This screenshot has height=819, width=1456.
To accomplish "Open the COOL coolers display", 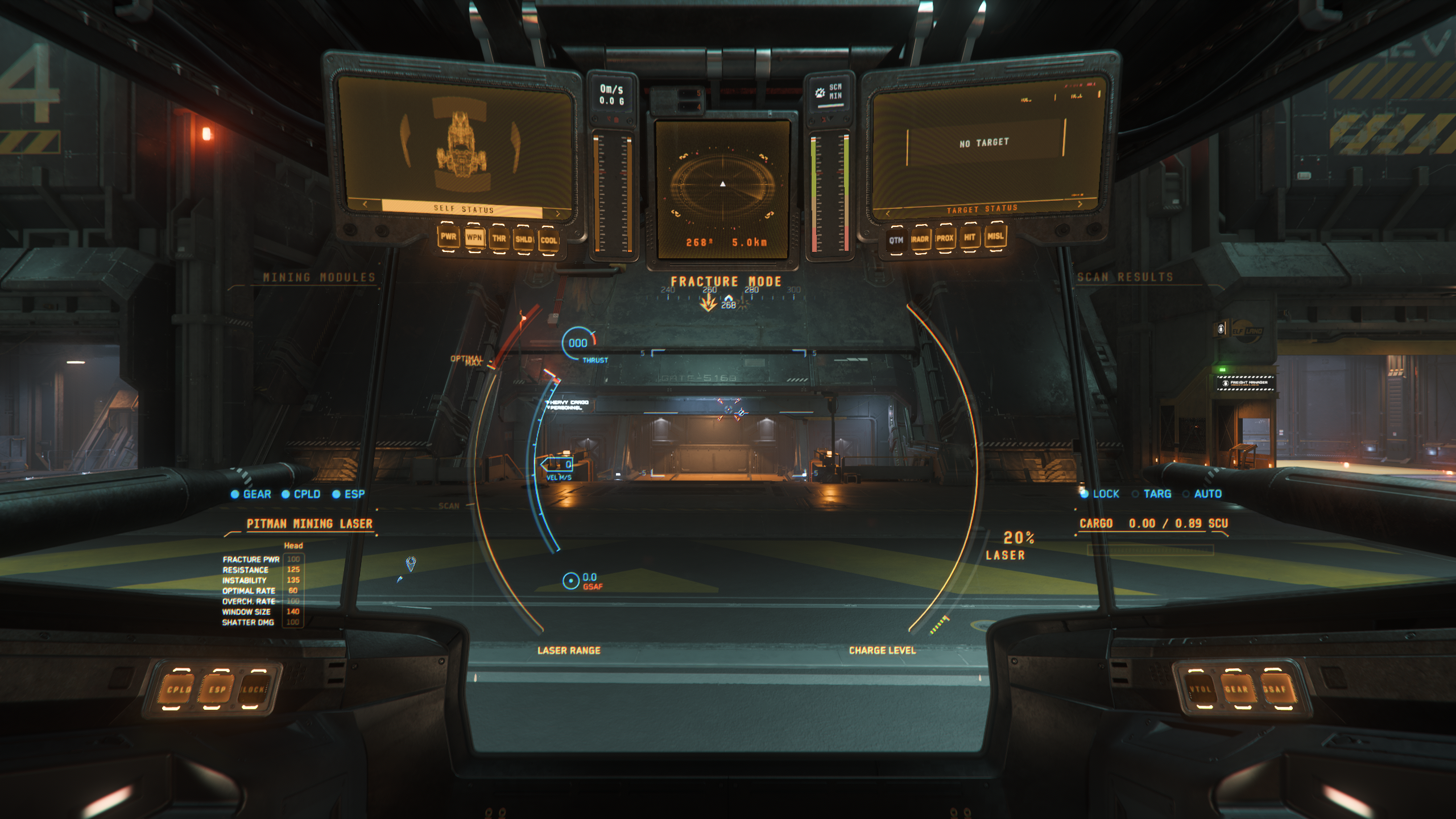I will pos(549,241).
